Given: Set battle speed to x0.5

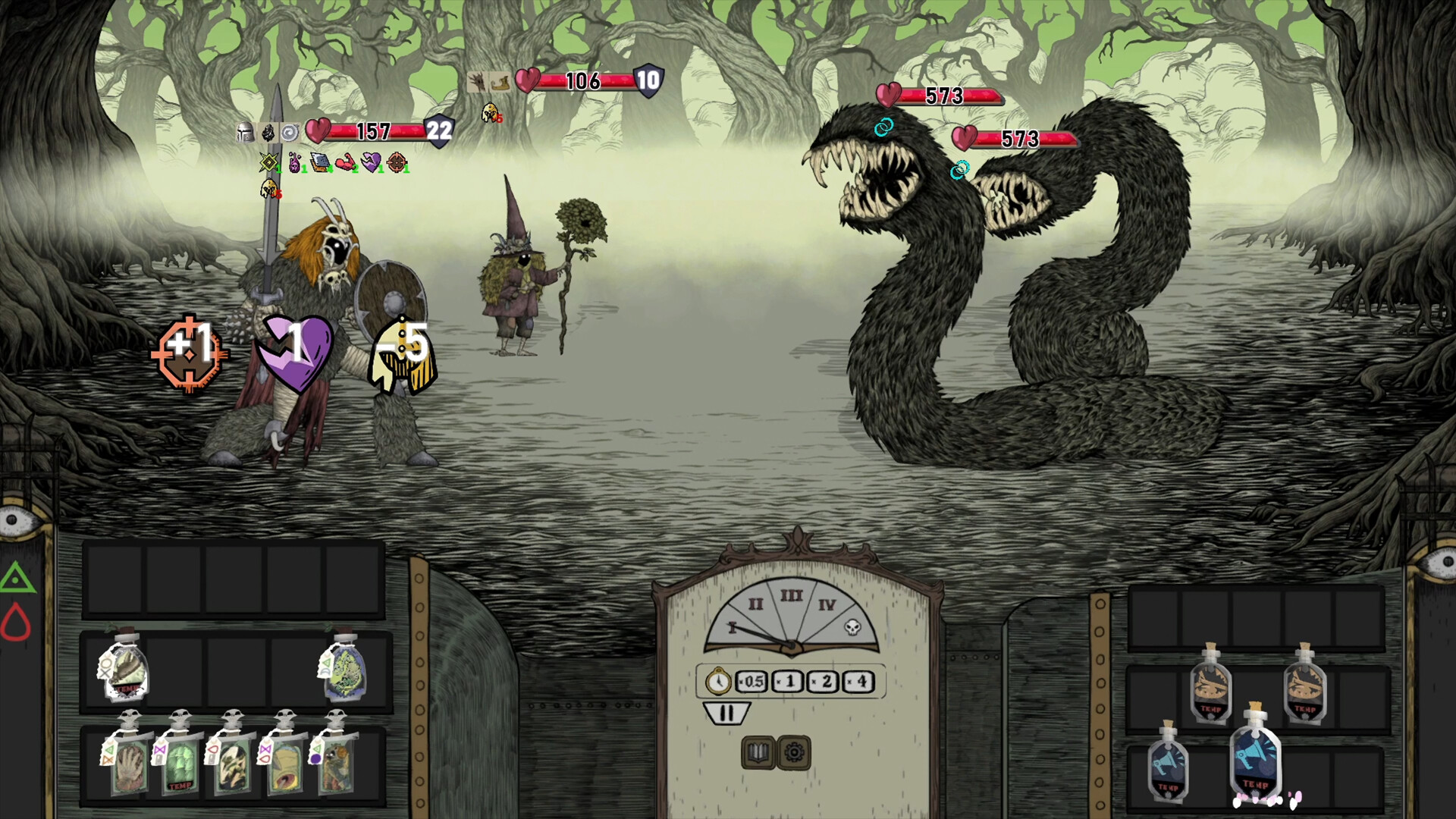Looking at the screenshot, I should click(752, 682).
